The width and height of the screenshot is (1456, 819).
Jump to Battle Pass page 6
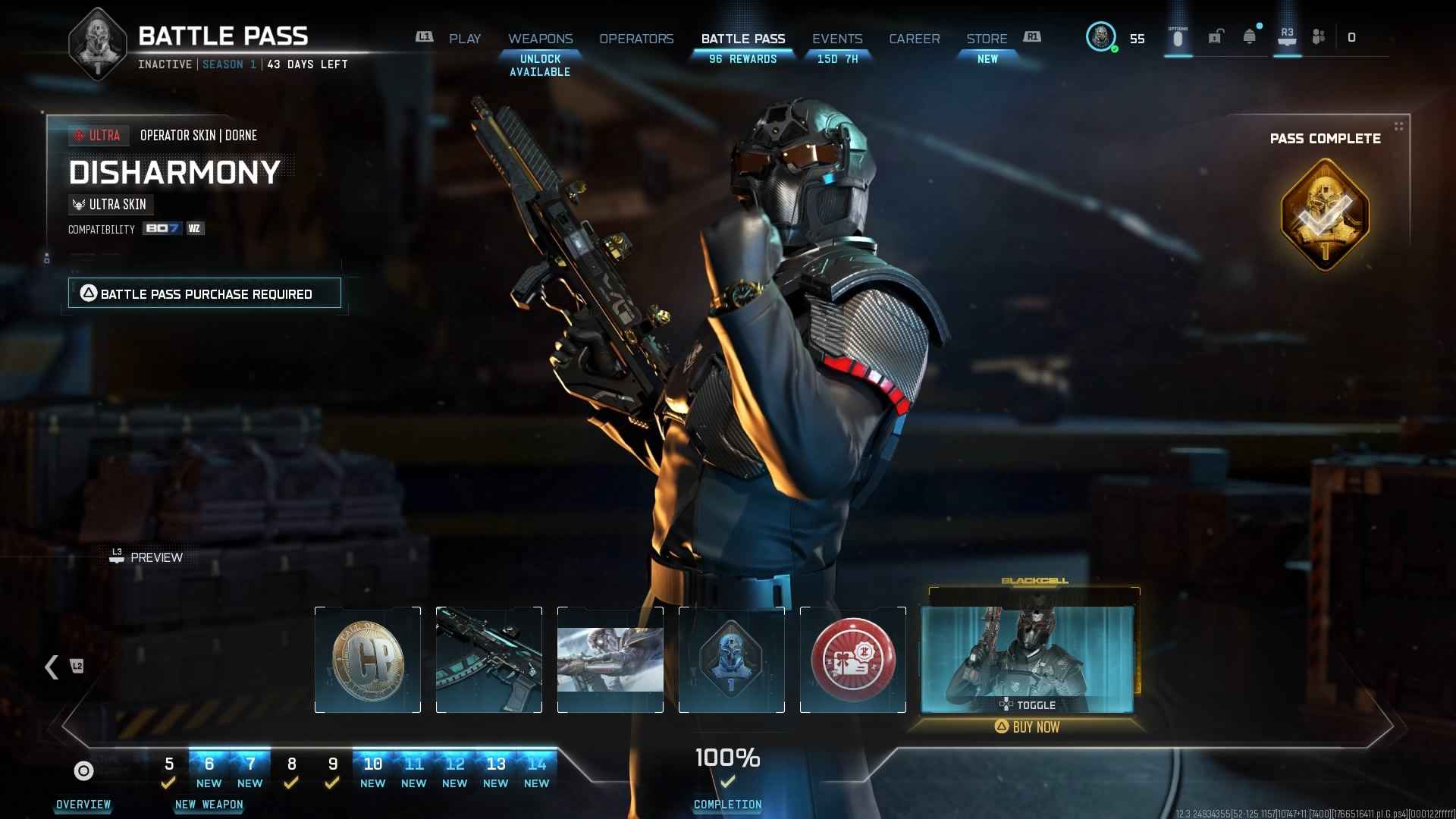[x=209, y=770]
